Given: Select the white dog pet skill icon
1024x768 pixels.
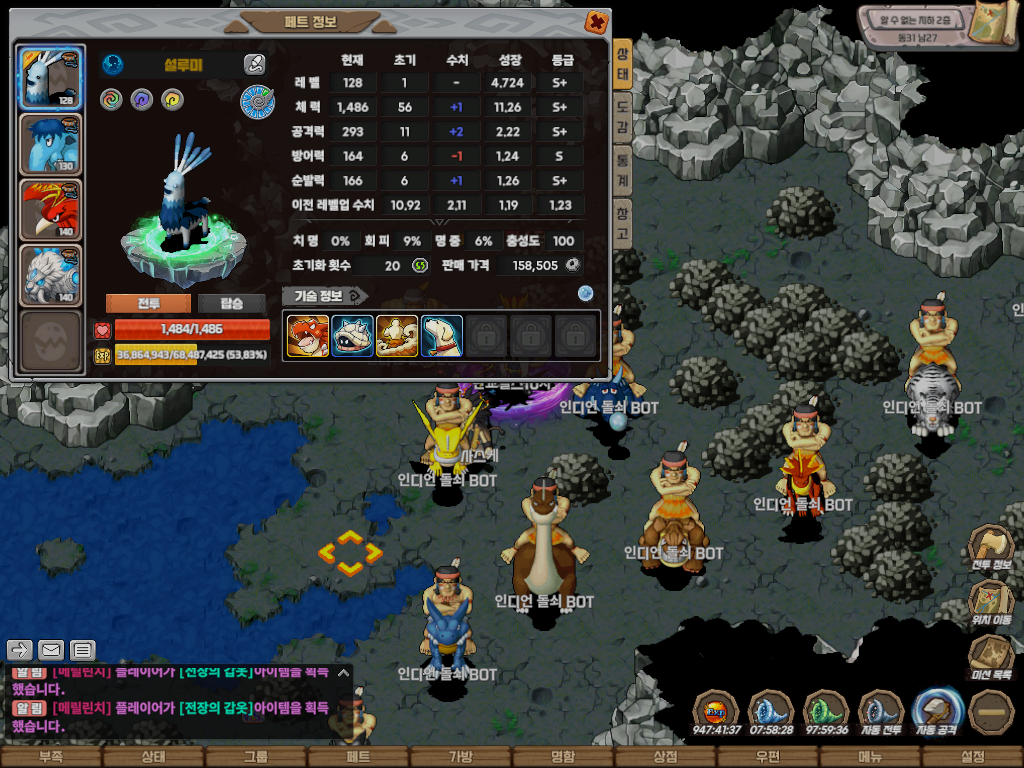Looking at the screenshot, I should point(442,336).
